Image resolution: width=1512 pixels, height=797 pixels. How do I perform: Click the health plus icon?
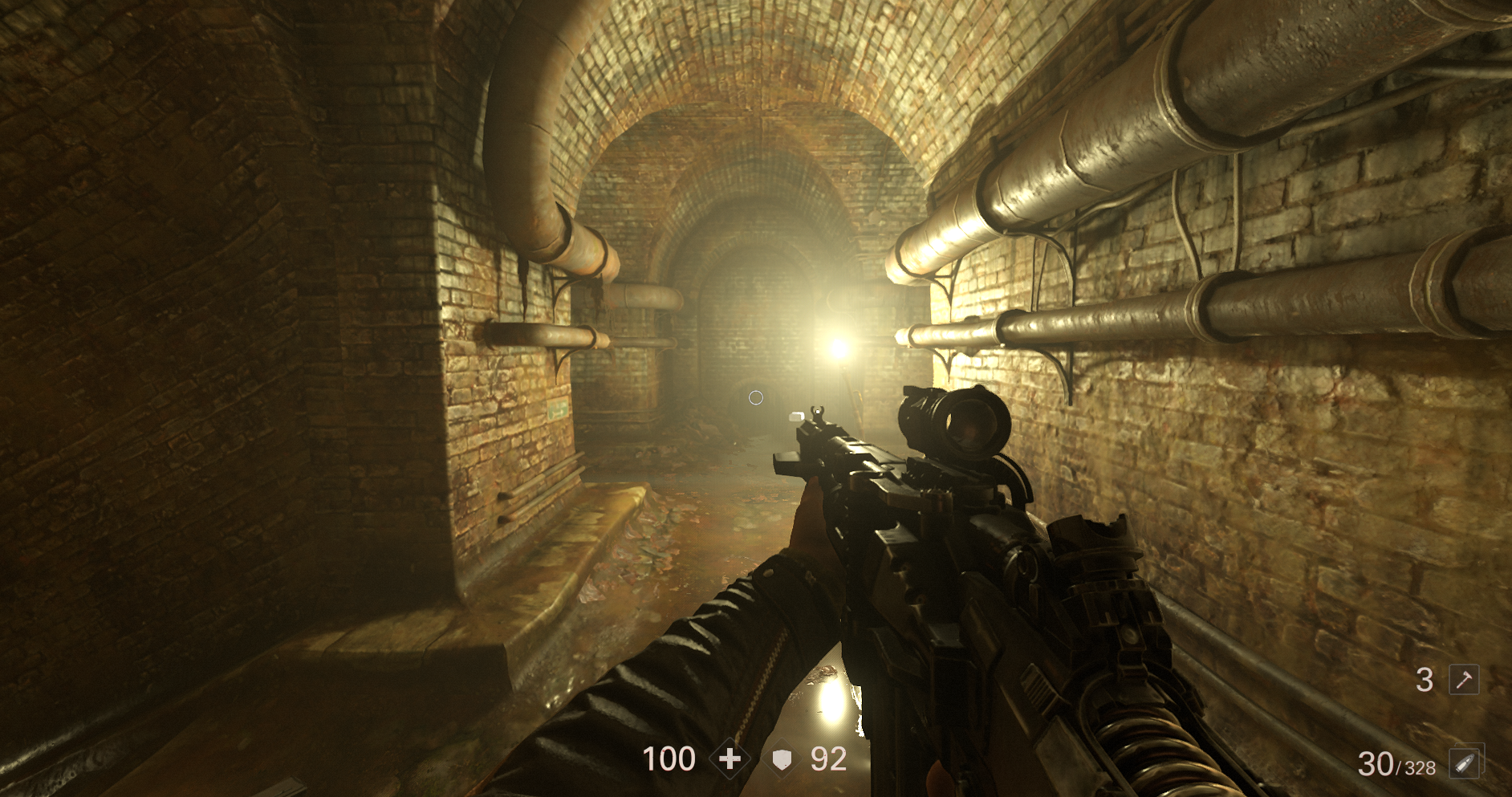point(730,758)
